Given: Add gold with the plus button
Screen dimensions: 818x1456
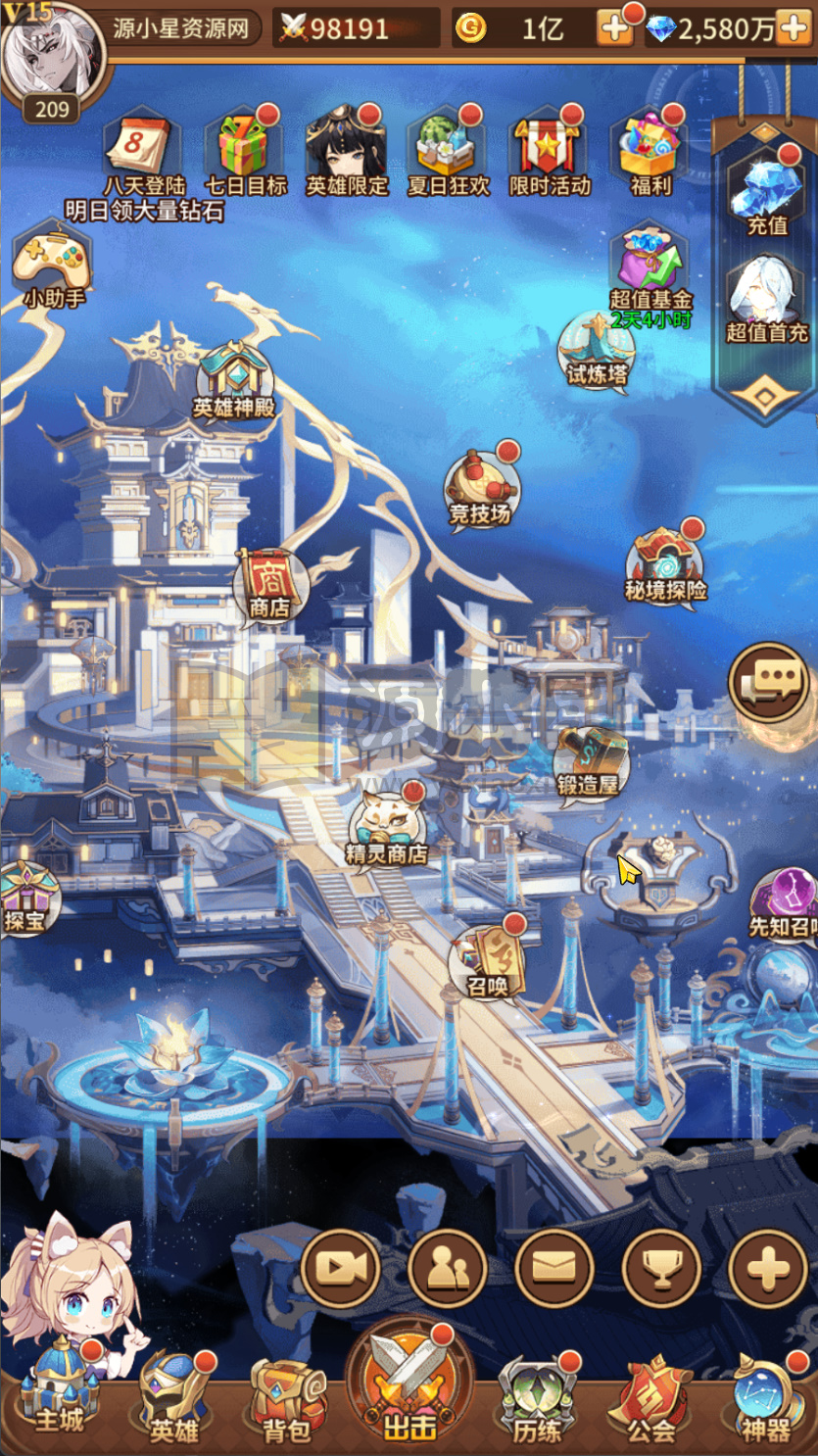Looking at the screenshot, I should click(615, 29).
